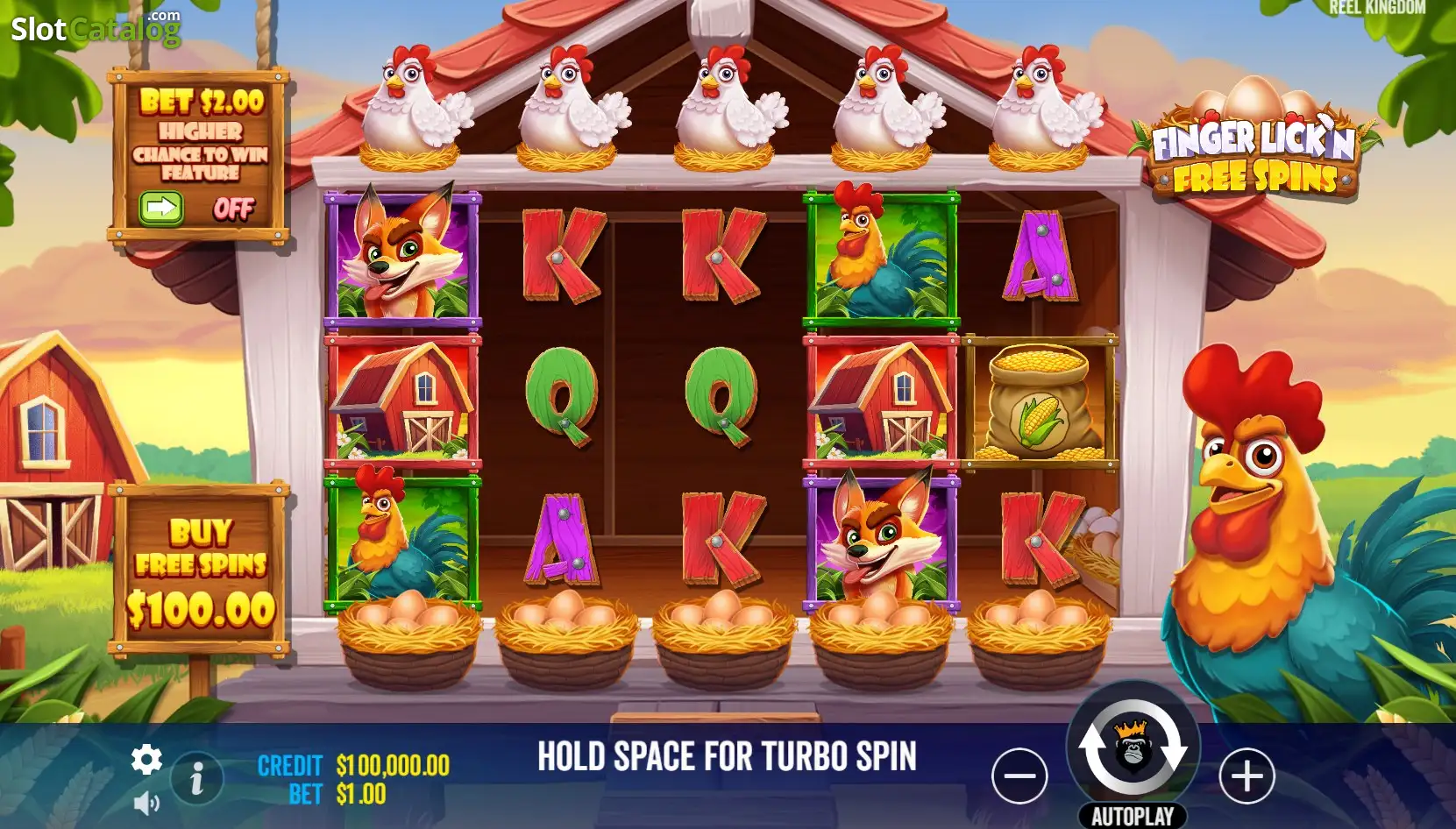Screen dimensions: 1456x829
Task: Show the game info paytable
Action: click(x=197, y=778)
